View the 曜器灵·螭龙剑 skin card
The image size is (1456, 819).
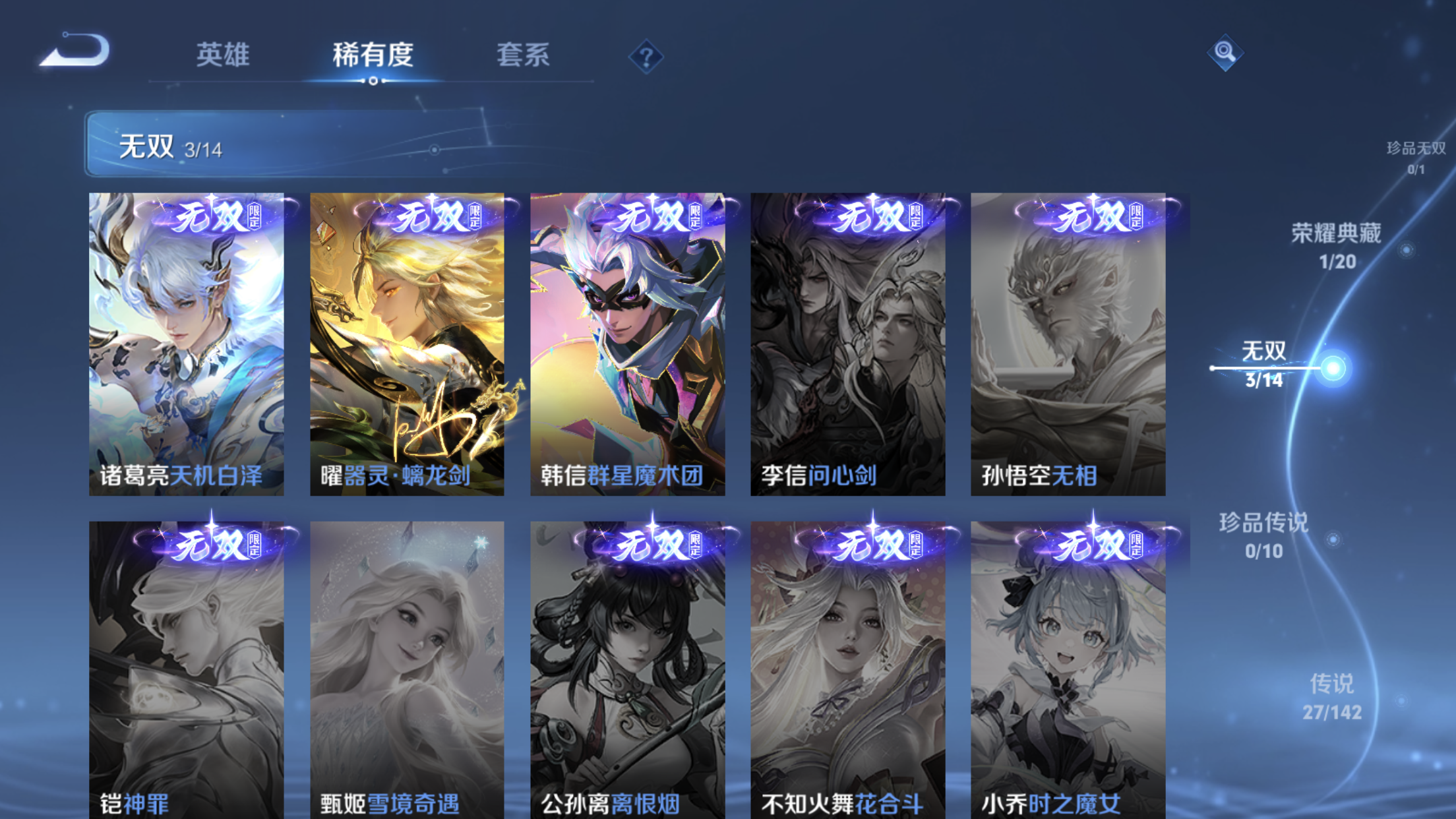coord(407,343)
